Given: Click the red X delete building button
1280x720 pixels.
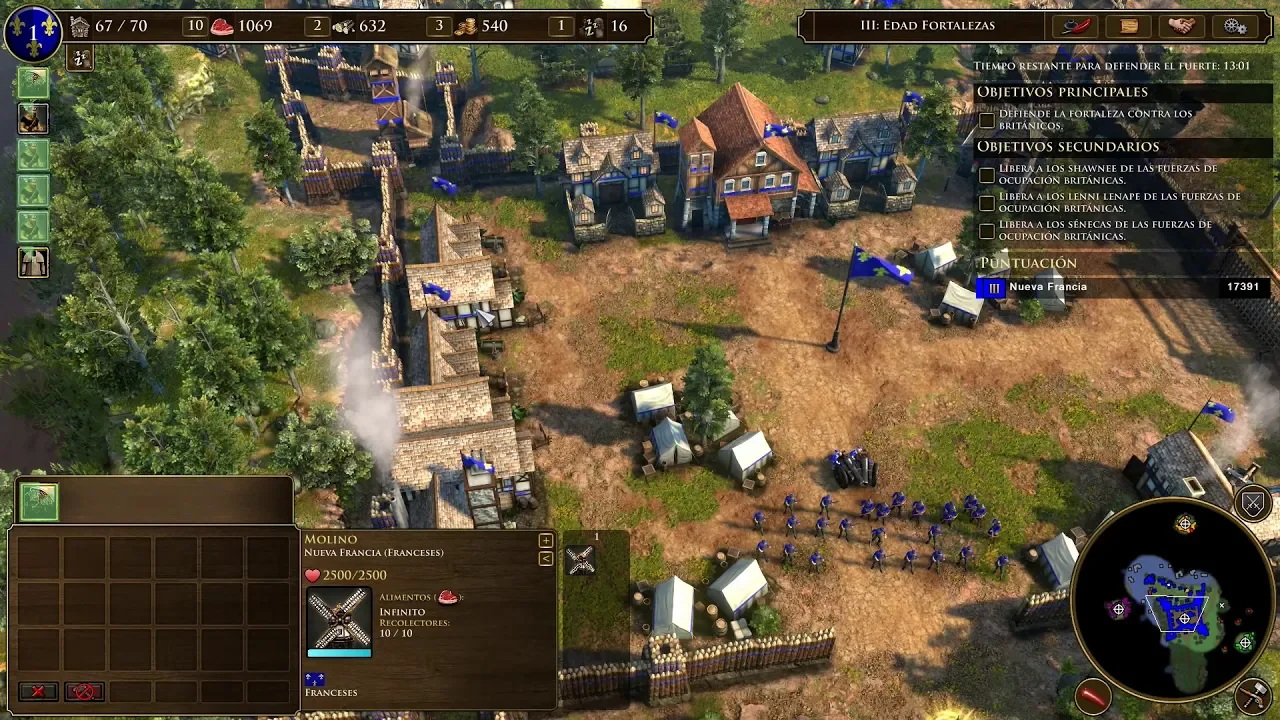Looking at the screenshot, I should (38, 691).
